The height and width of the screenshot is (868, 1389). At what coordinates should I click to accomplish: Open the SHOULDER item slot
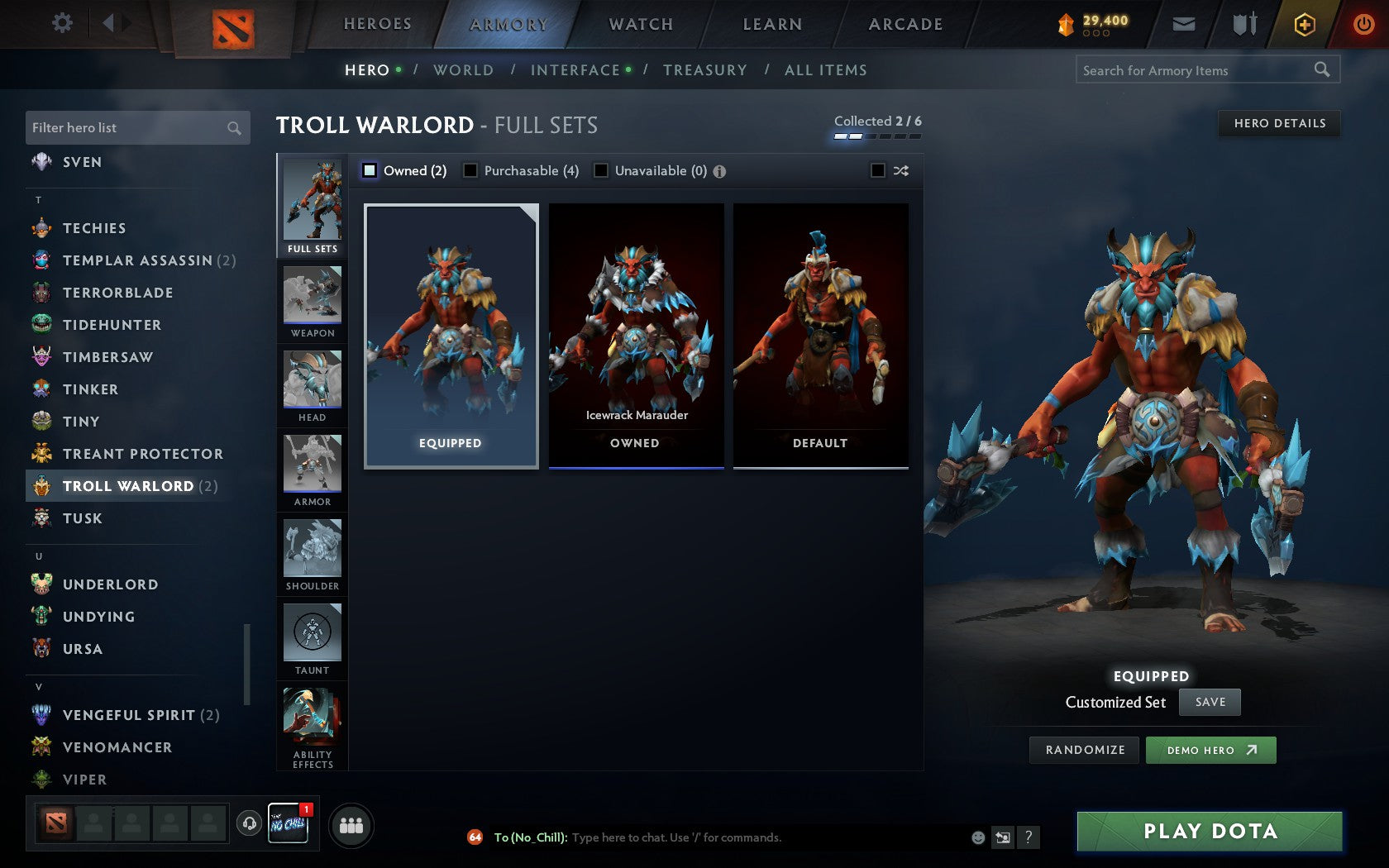coord(312,554)
